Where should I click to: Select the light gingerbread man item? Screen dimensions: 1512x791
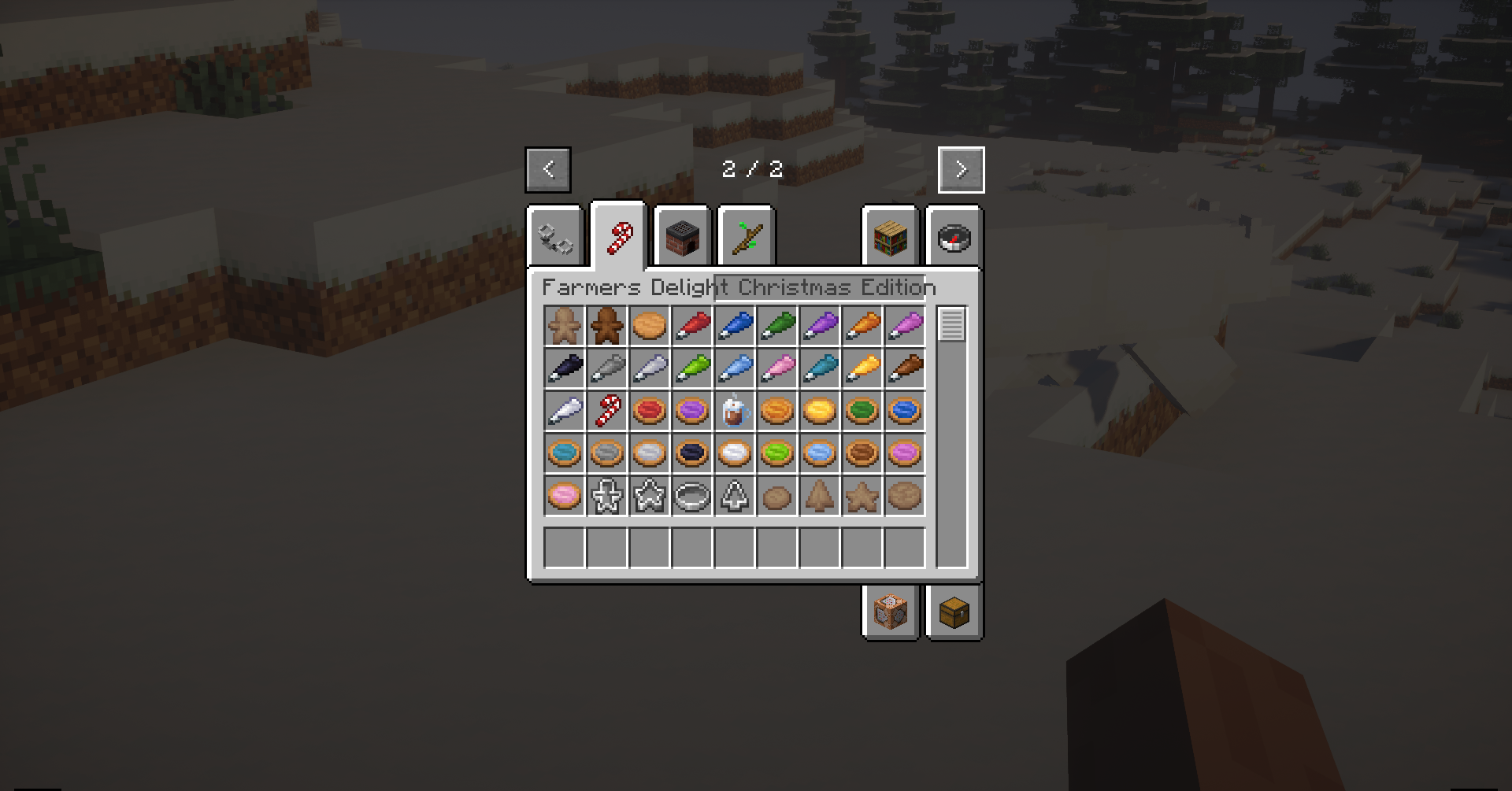[564, 326]
